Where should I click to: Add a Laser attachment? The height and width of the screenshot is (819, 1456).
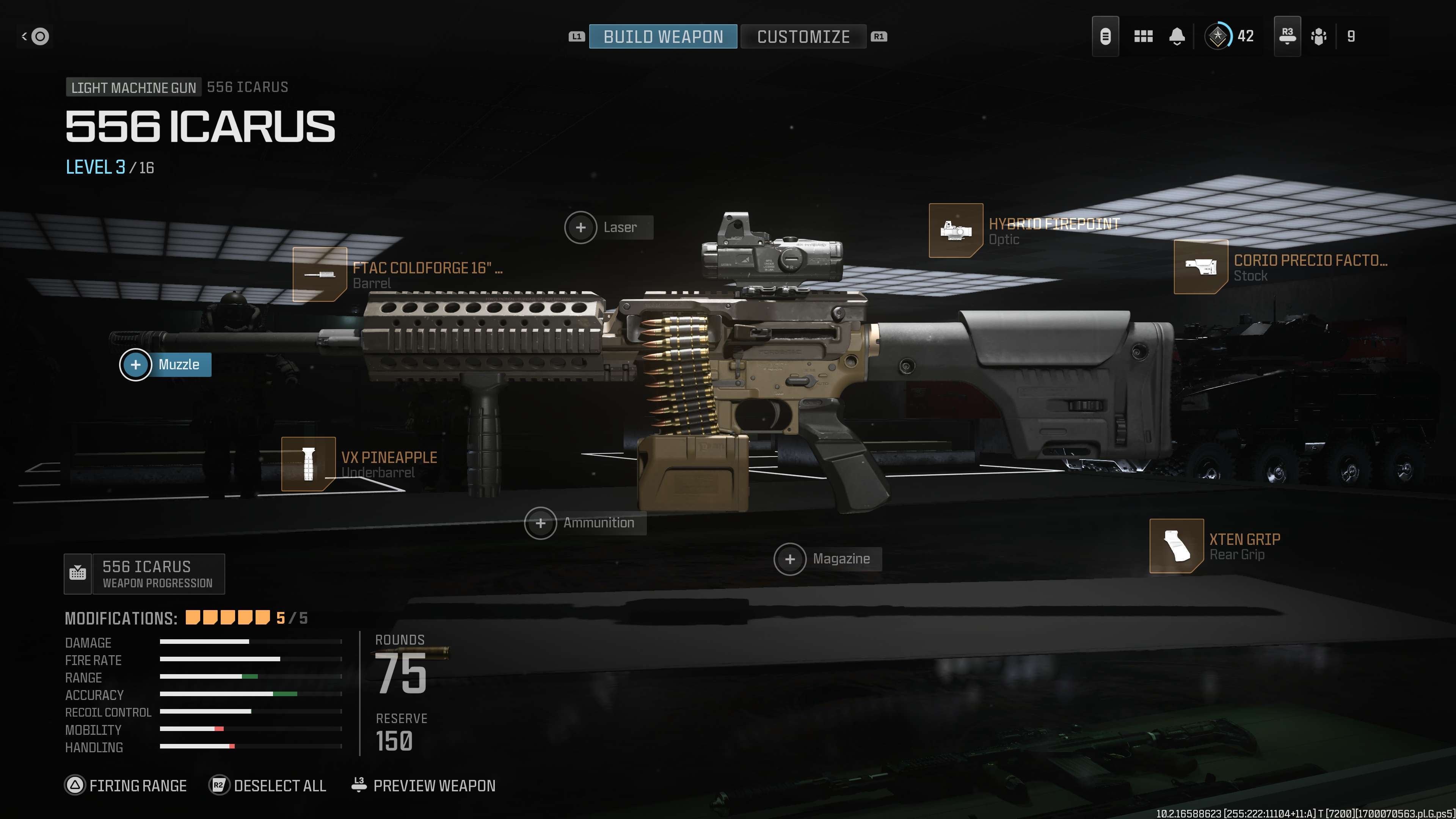(x=581, y=228)
